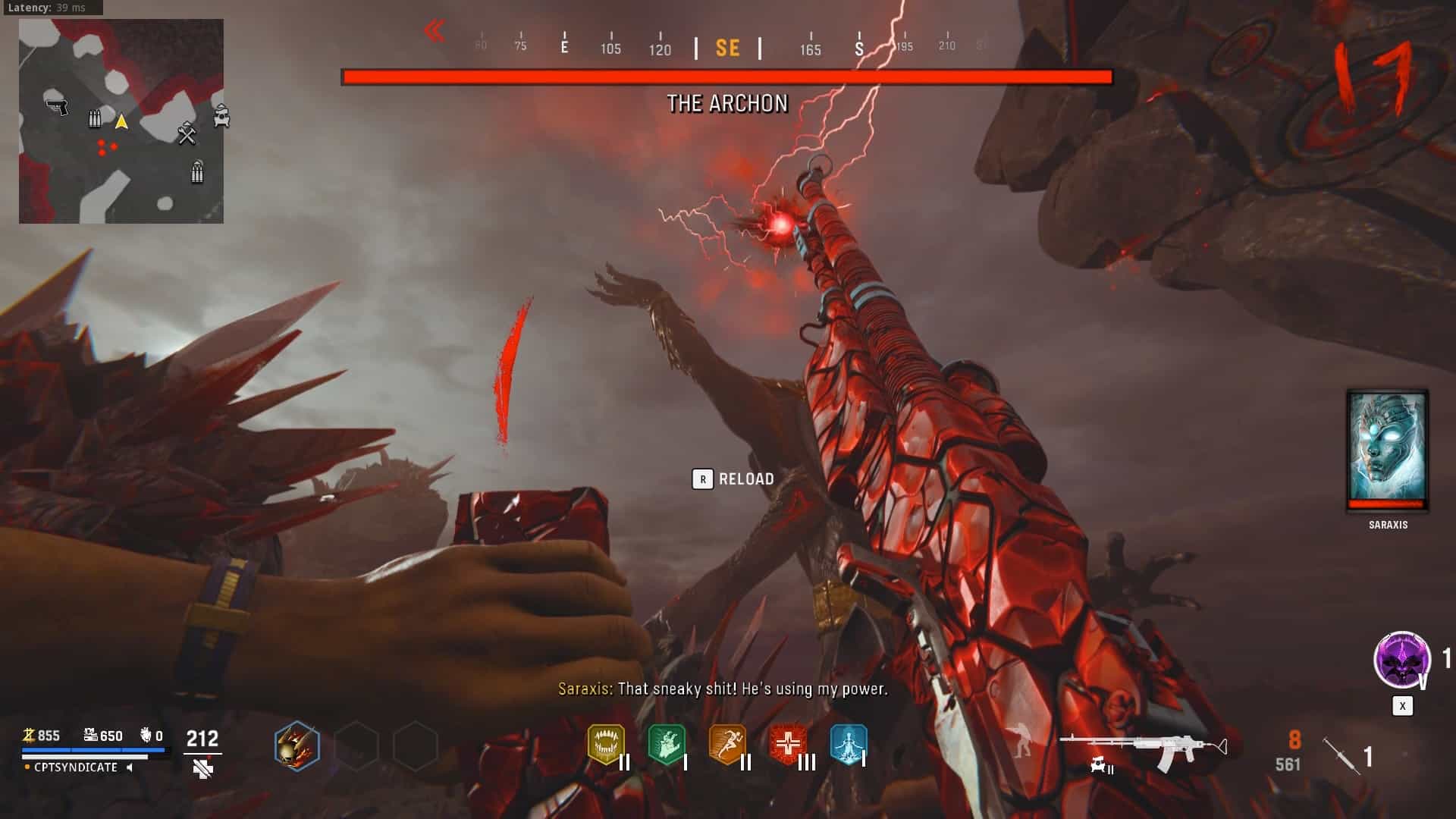Activate the purple demon field upgrade
The image size is (1456, 819).
point(1401,659)
